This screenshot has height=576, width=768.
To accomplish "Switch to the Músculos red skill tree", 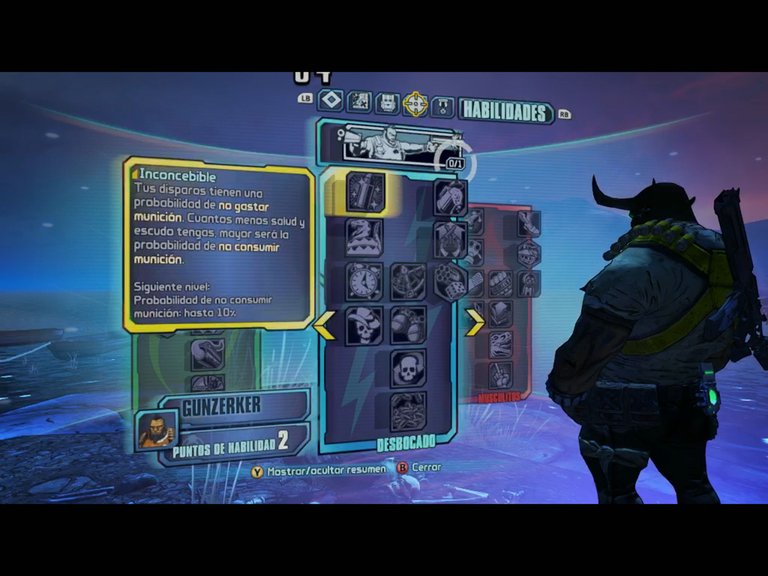I will 500,300.
